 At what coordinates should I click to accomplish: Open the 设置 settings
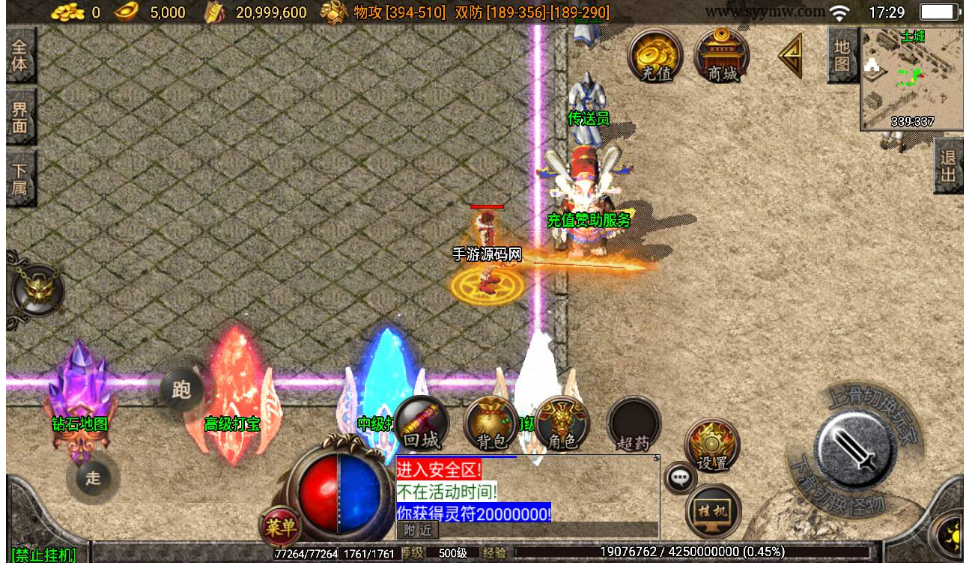coord(712,446)
